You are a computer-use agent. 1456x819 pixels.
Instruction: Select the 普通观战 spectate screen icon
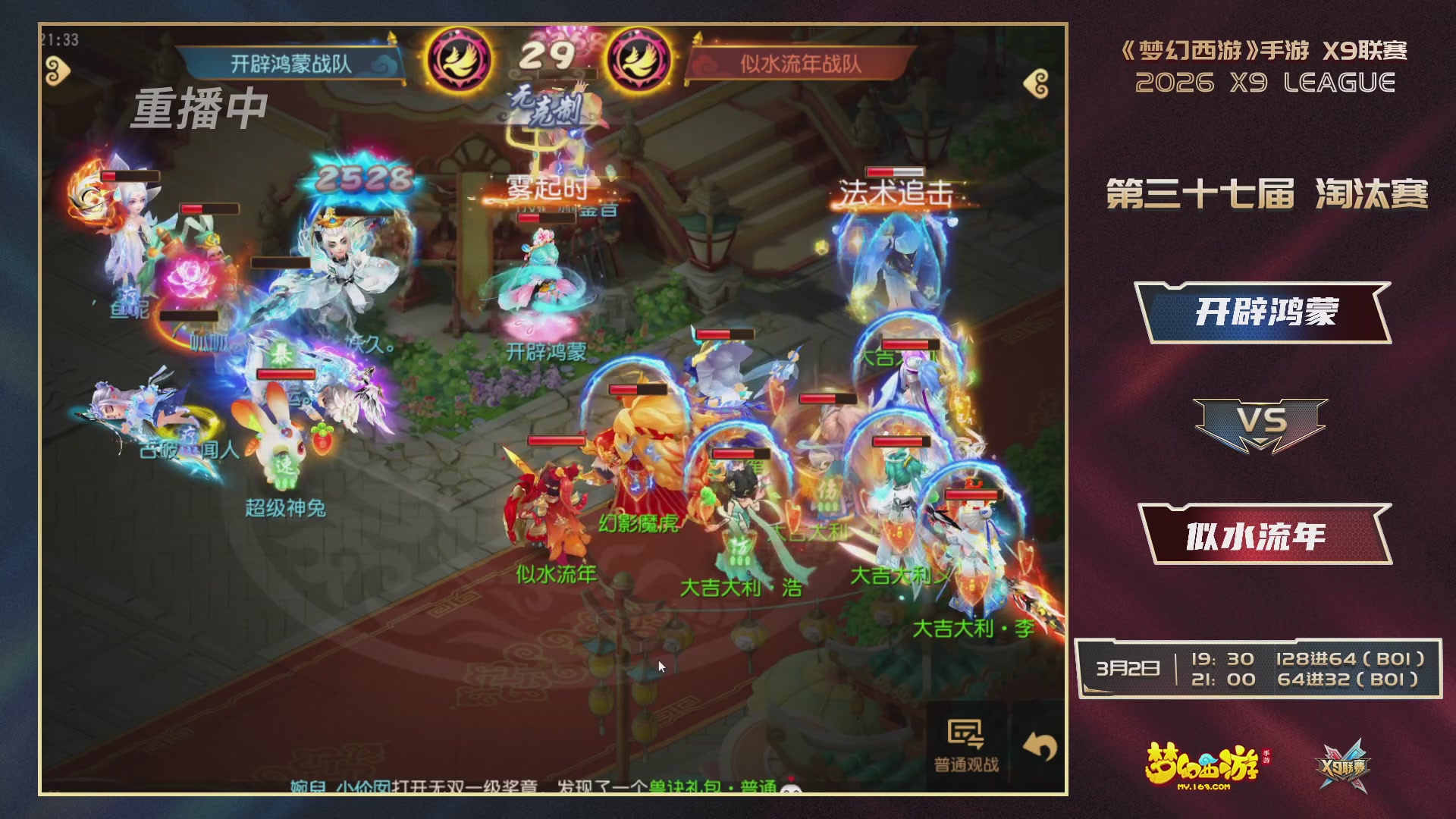tap(966, 733)
